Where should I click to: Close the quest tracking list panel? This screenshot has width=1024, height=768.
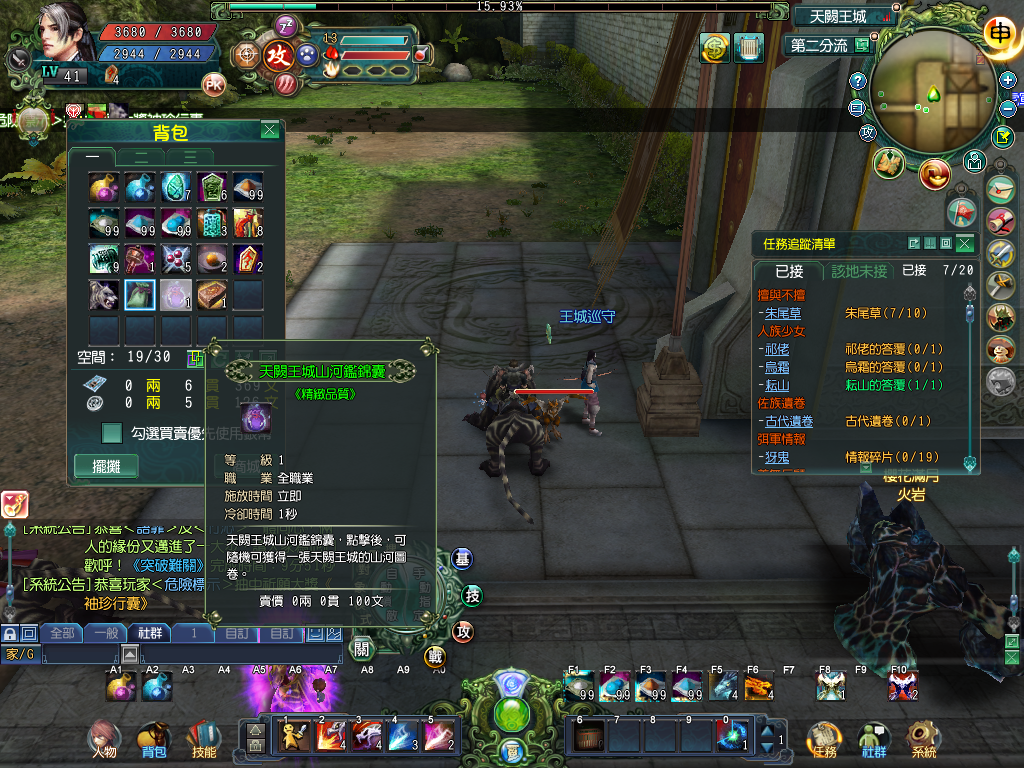[964, 243]
